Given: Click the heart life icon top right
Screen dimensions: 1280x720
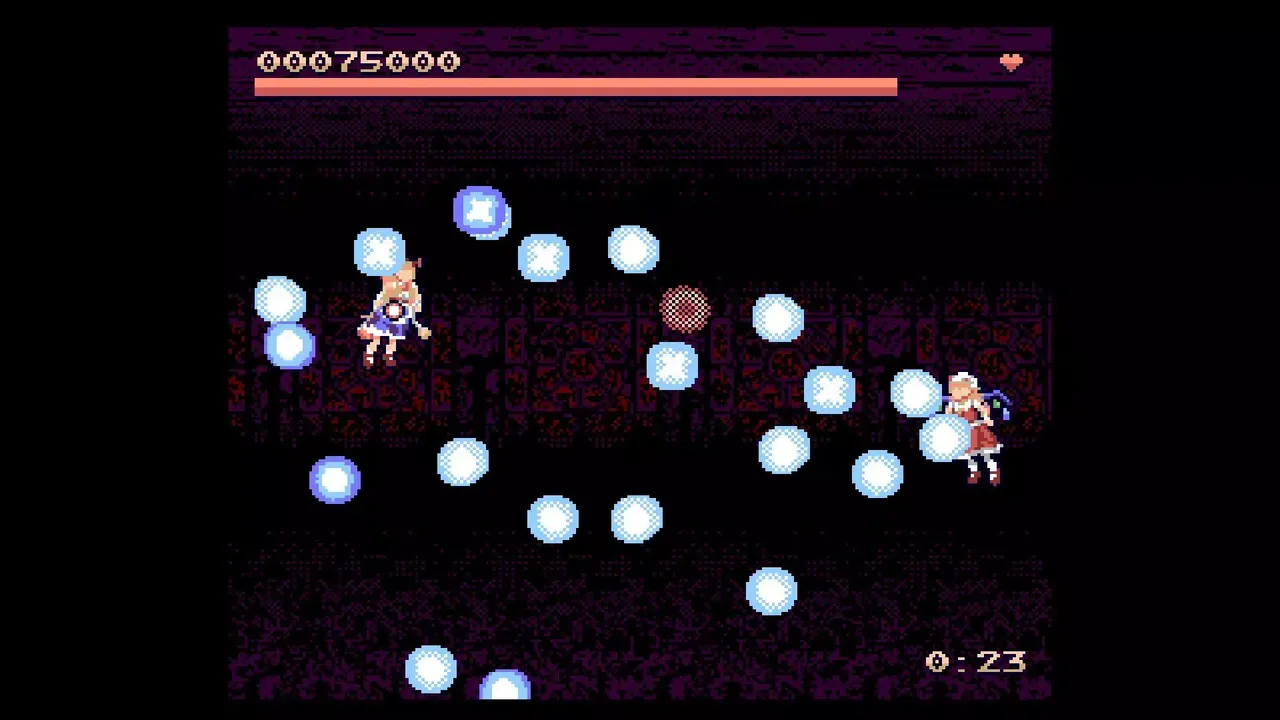Looking at the screenshot, I should coord(1012,62).
